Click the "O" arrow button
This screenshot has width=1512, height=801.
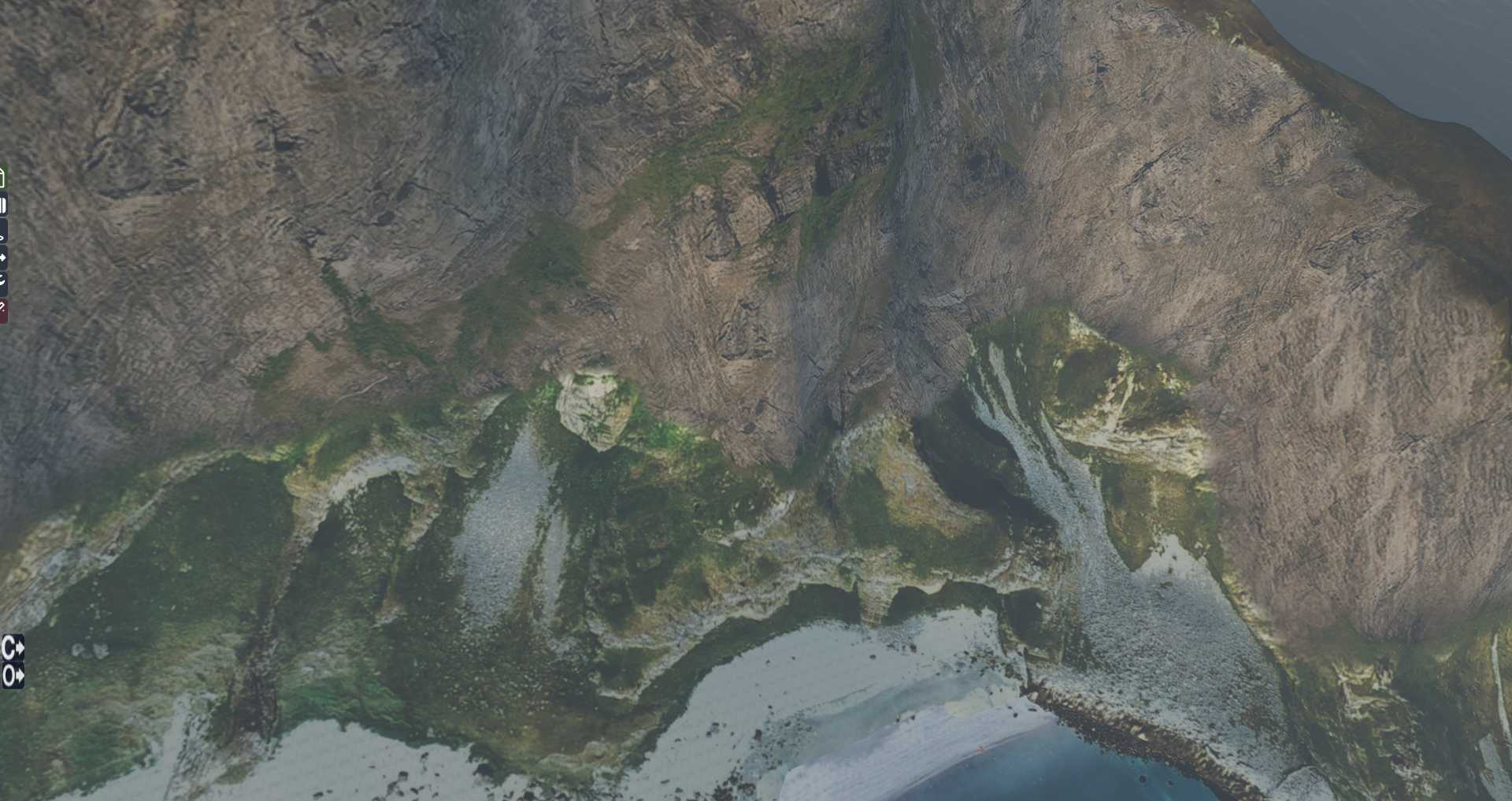click(x=13, y=676)
